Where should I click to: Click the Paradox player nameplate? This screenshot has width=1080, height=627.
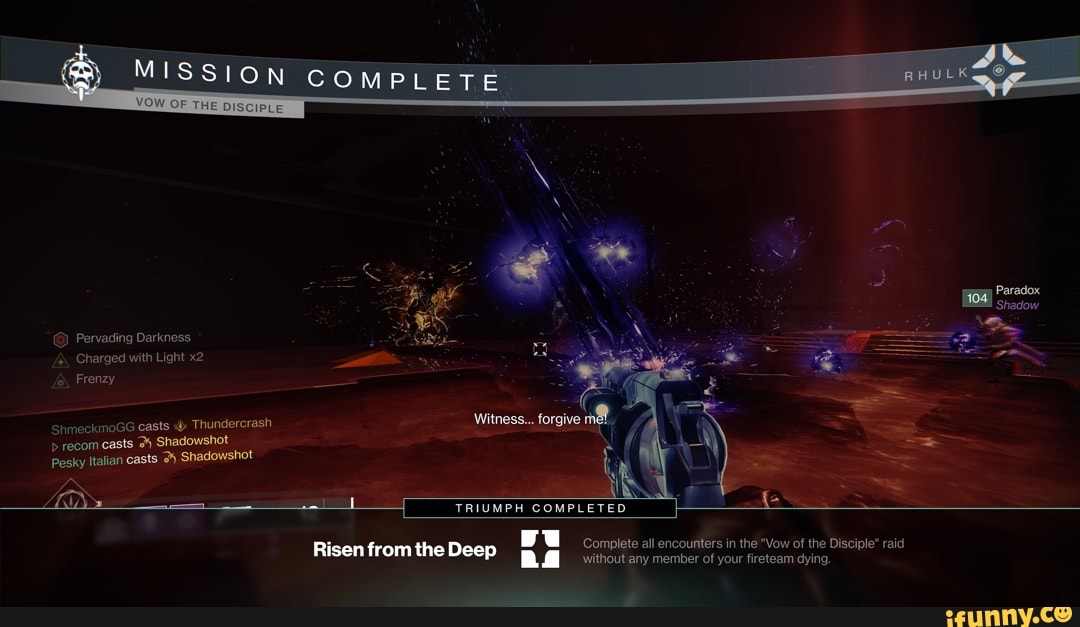1017,291
